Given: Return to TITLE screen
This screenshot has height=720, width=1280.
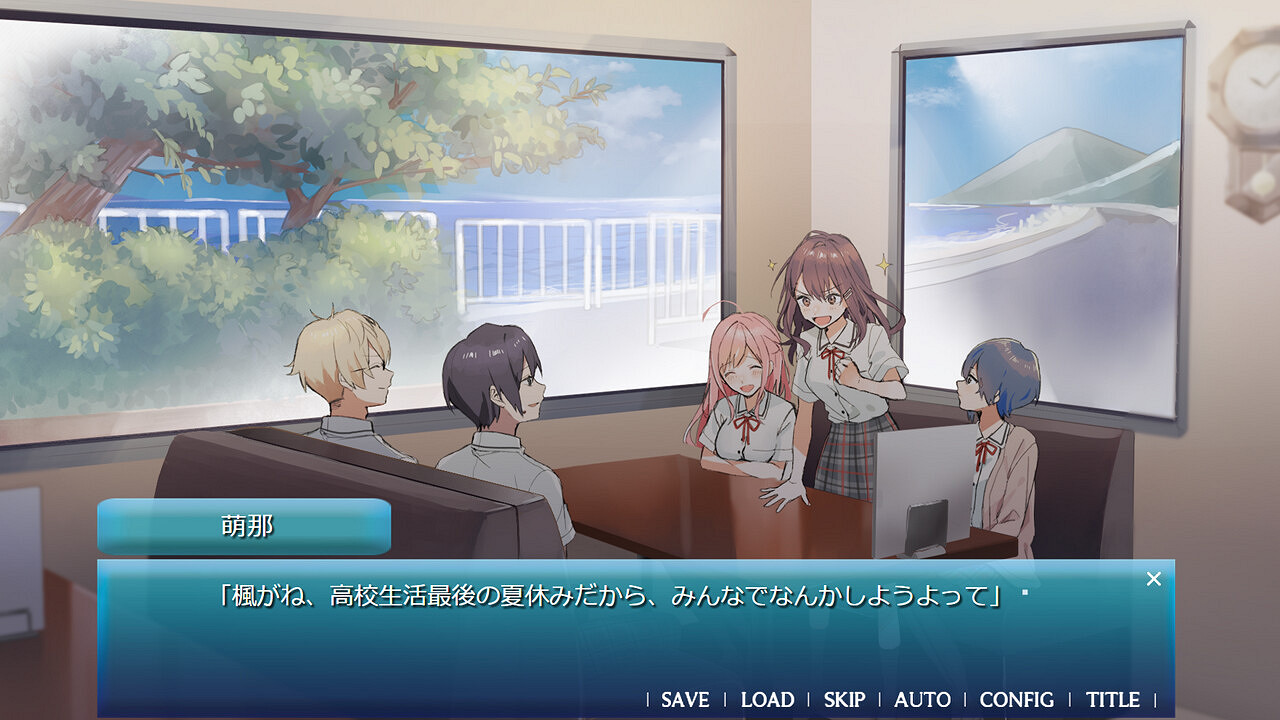Looking at the screenshot, I should pyautogui.click(x=1111, y=700).
